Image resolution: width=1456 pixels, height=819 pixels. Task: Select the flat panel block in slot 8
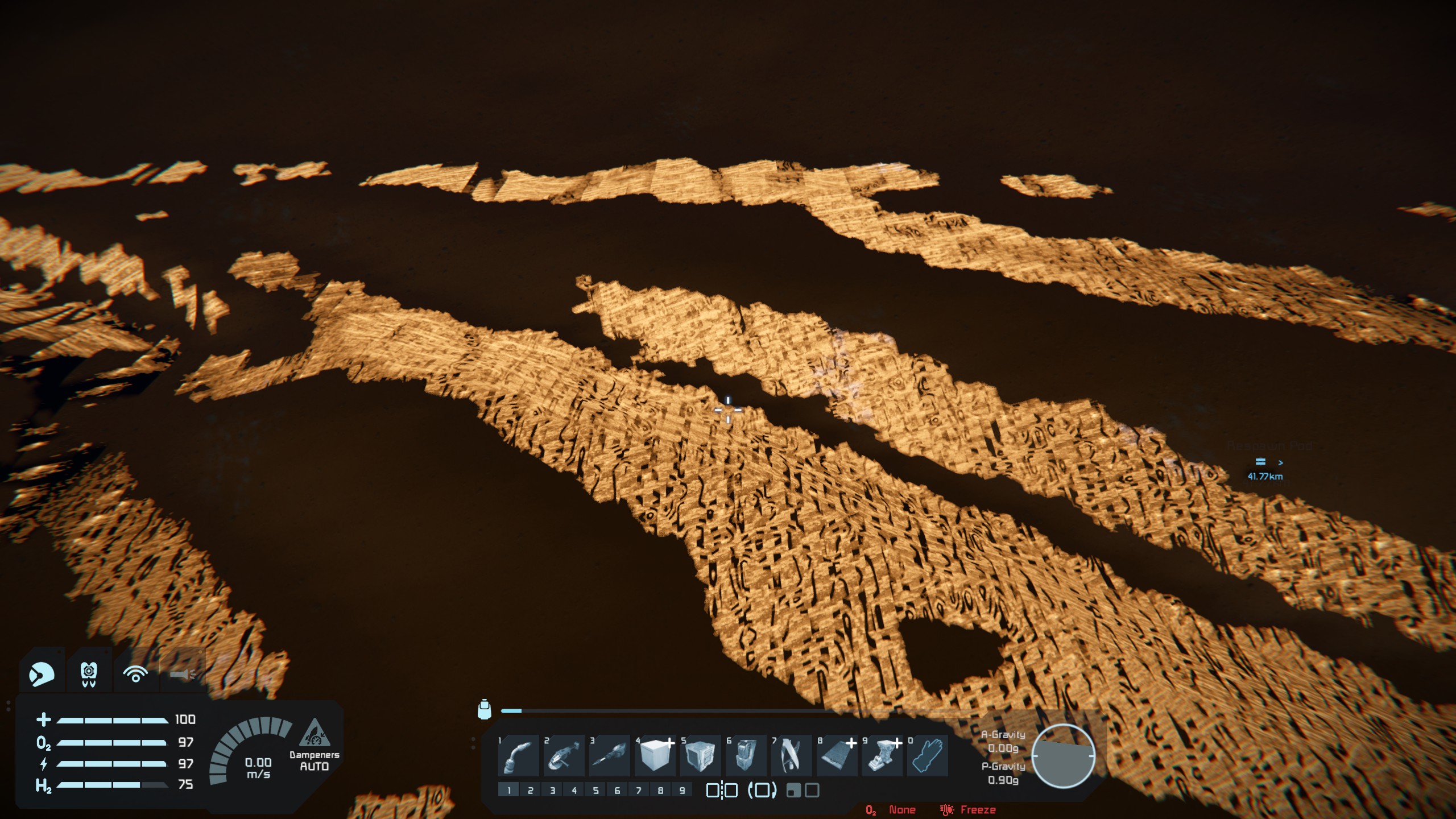[x=837, y=756]
